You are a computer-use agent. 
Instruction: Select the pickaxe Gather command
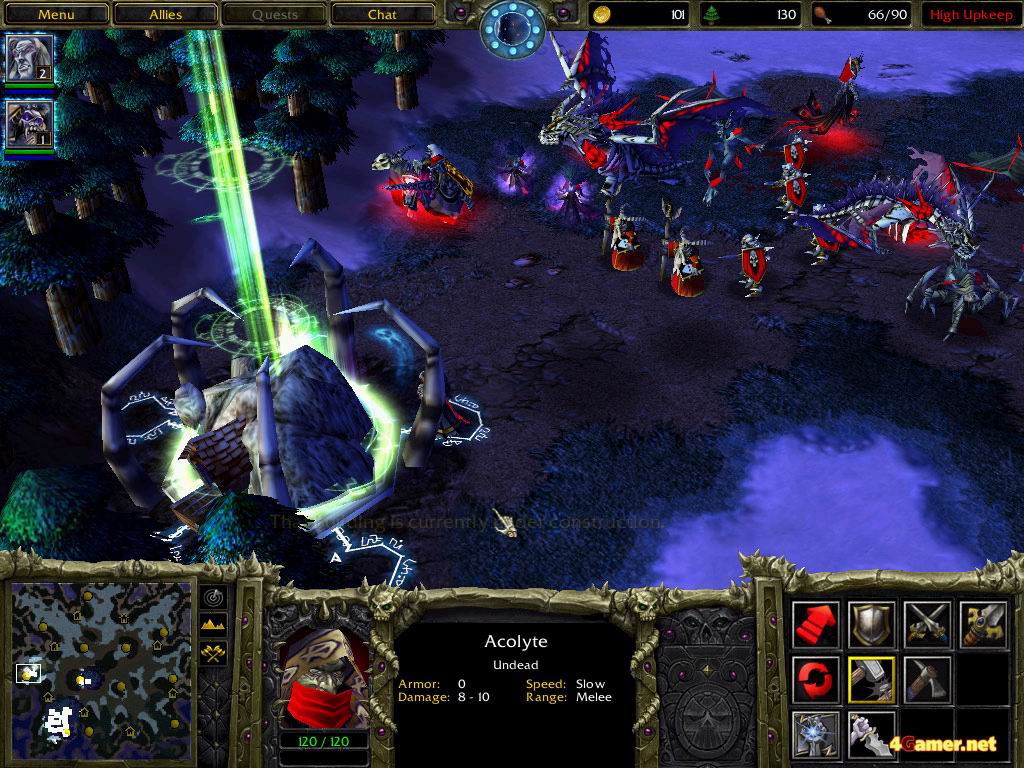click(927, 680)
